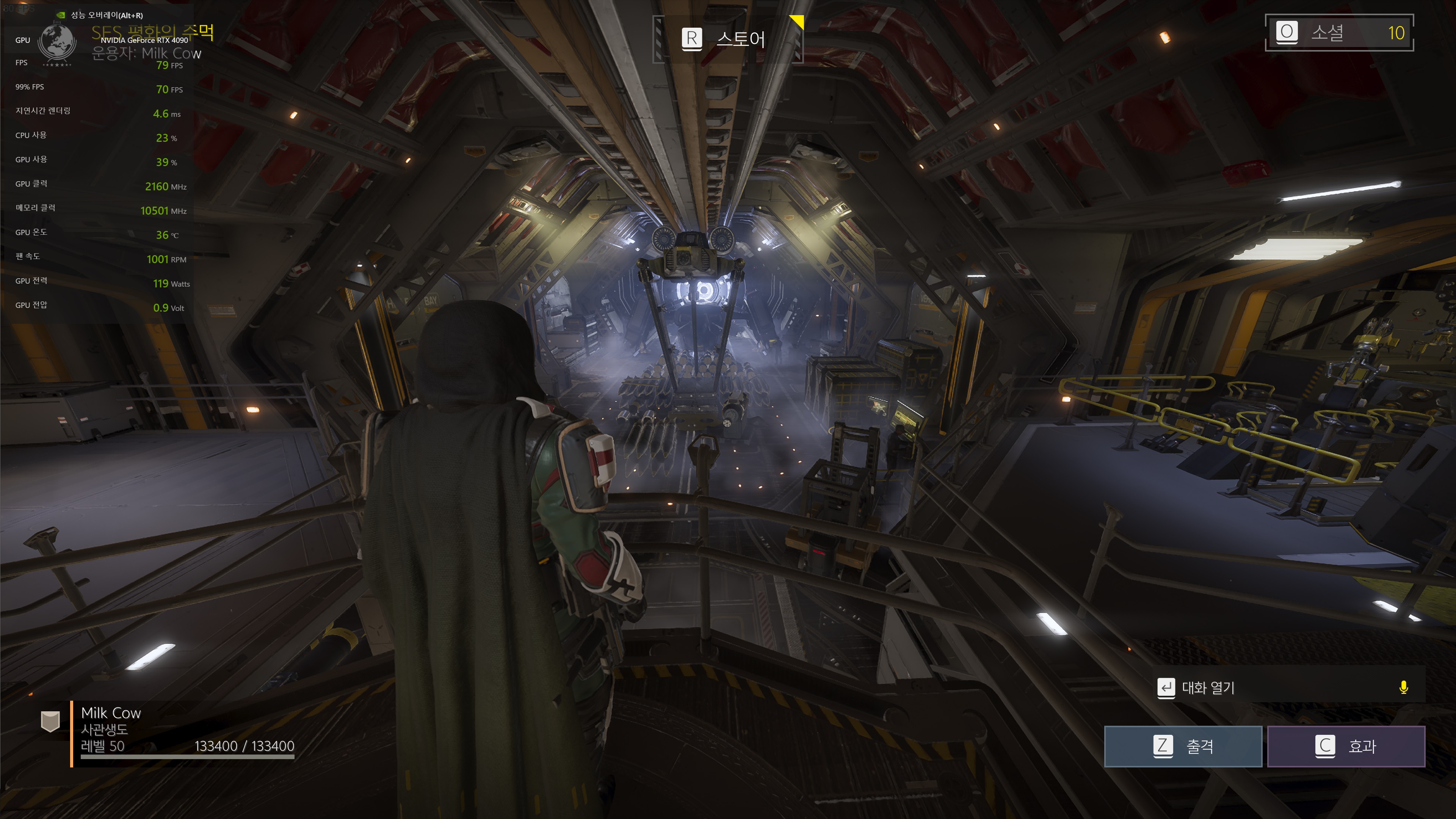Open the 효과 emote button
This screenshot has width=1456, height=819.
click(x=1346, y=746)
